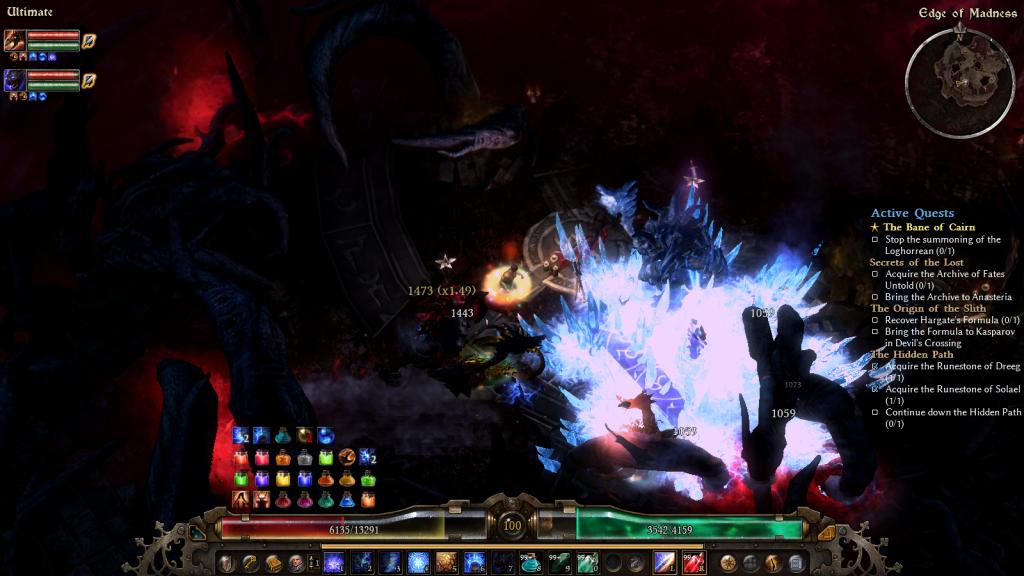The height and width of the screenshot is (576, 1024).
Task: Activate the orange skill in slot 5
Action: 446,563
